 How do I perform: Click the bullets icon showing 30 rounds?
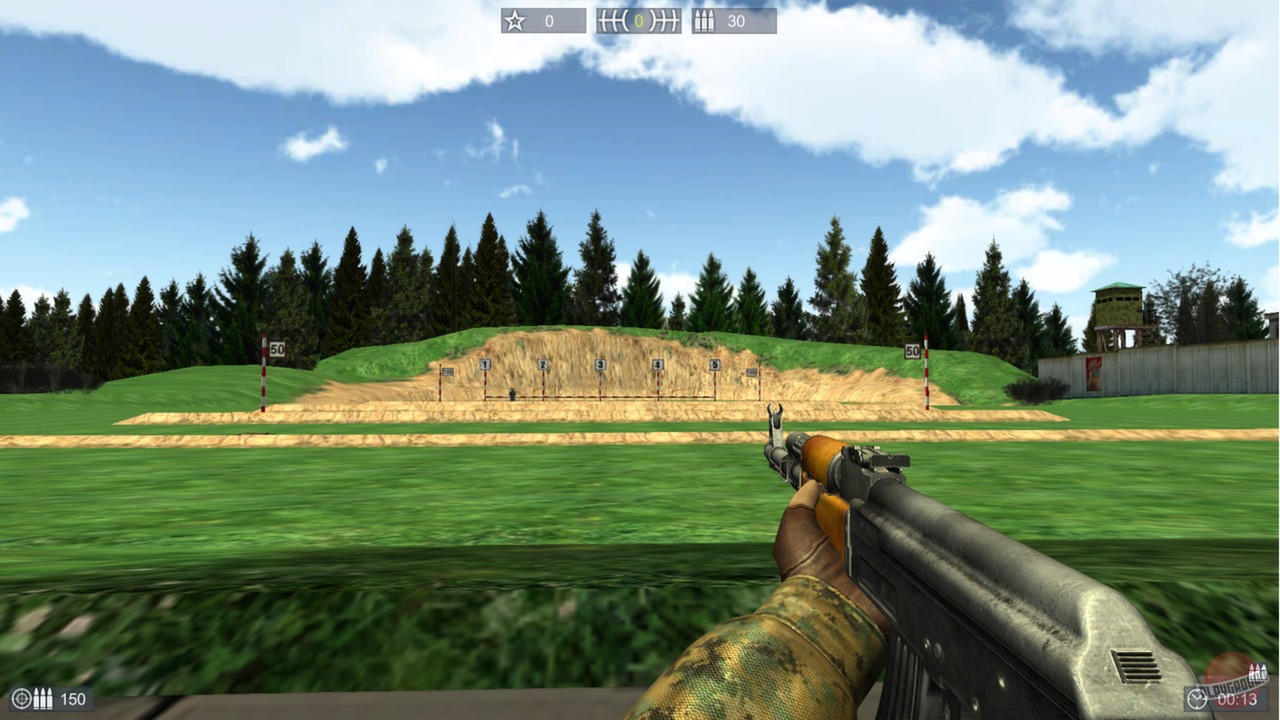(704, 20)
